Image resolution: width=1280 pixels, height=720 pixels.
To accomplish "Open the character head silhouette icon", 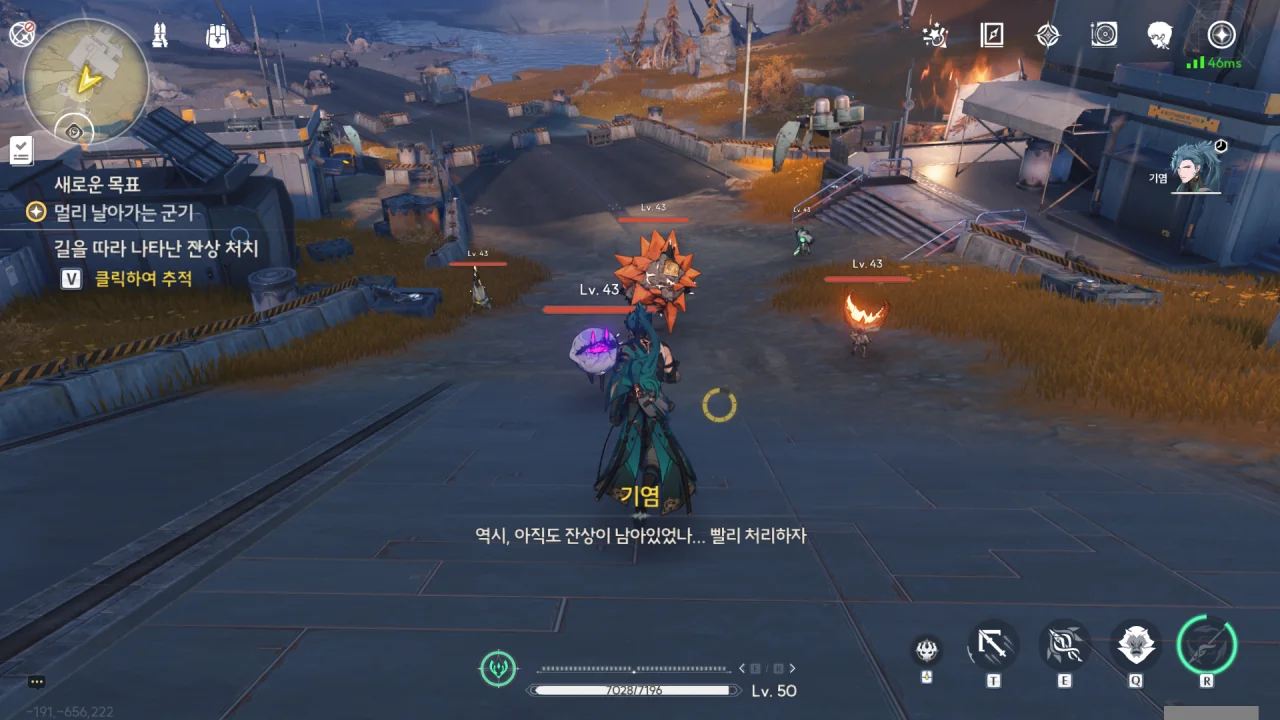I will click(x=1160, y=36).
